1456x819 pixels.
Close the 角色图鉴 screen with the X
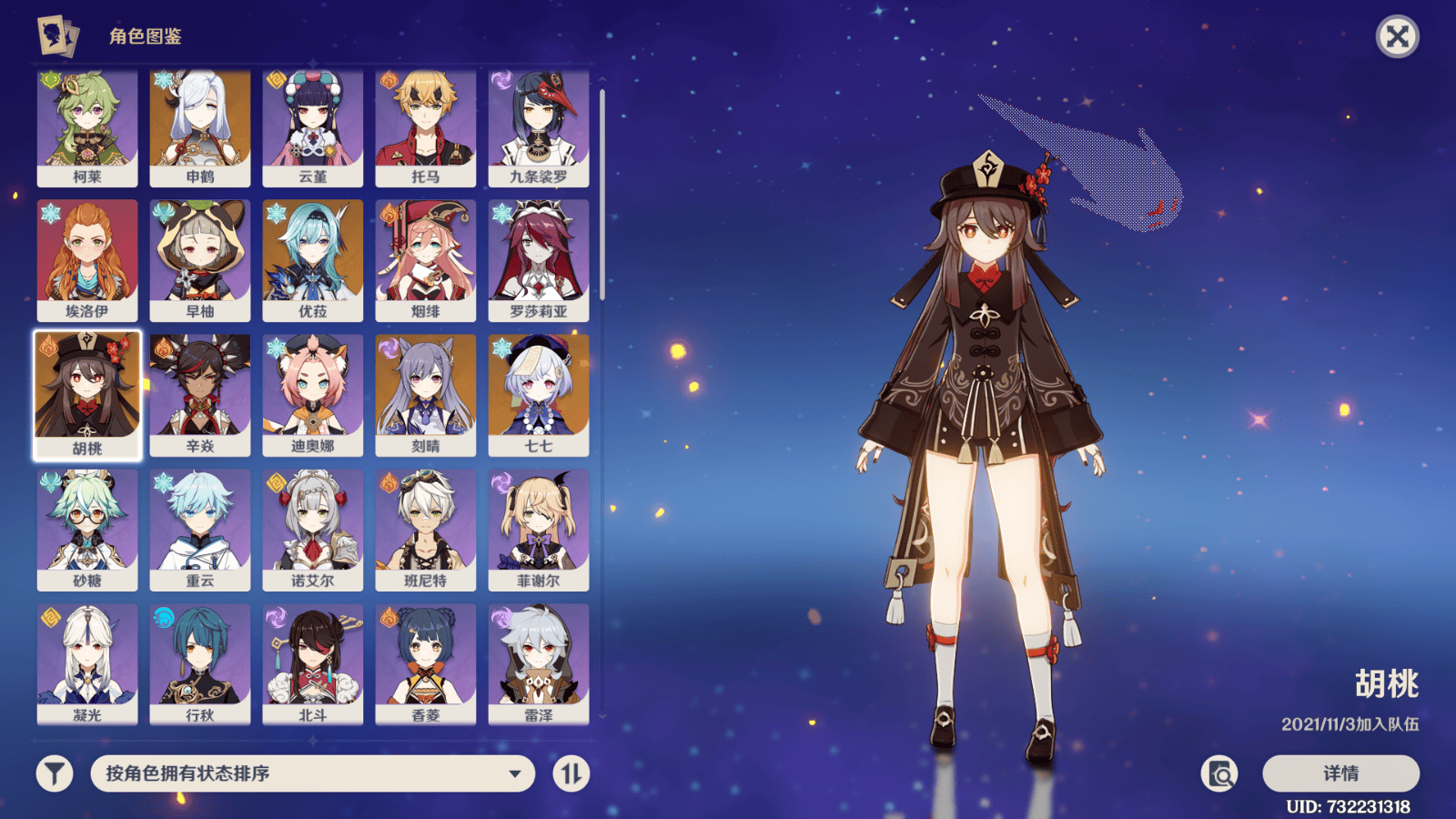pyautogui.click(x=1399, y=36)
